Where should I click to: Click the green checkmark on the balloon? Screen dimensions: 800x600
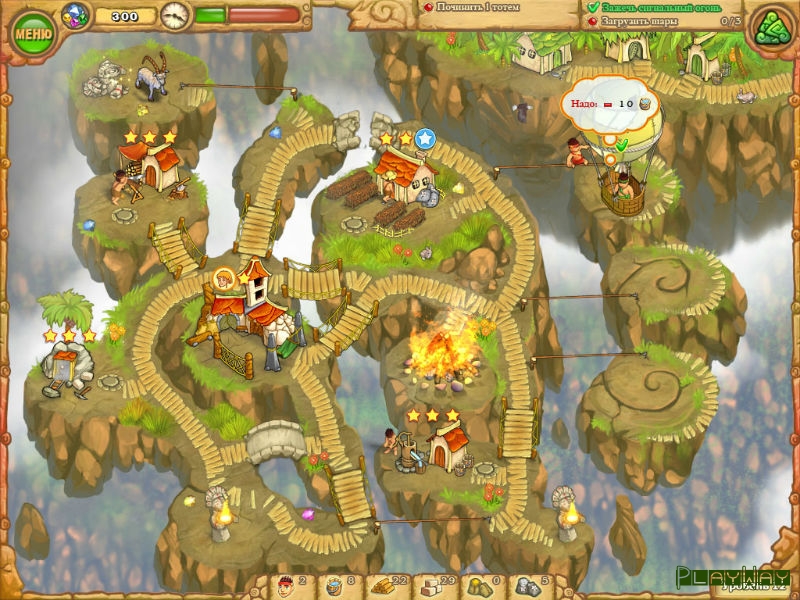click(x=621, y=145)
